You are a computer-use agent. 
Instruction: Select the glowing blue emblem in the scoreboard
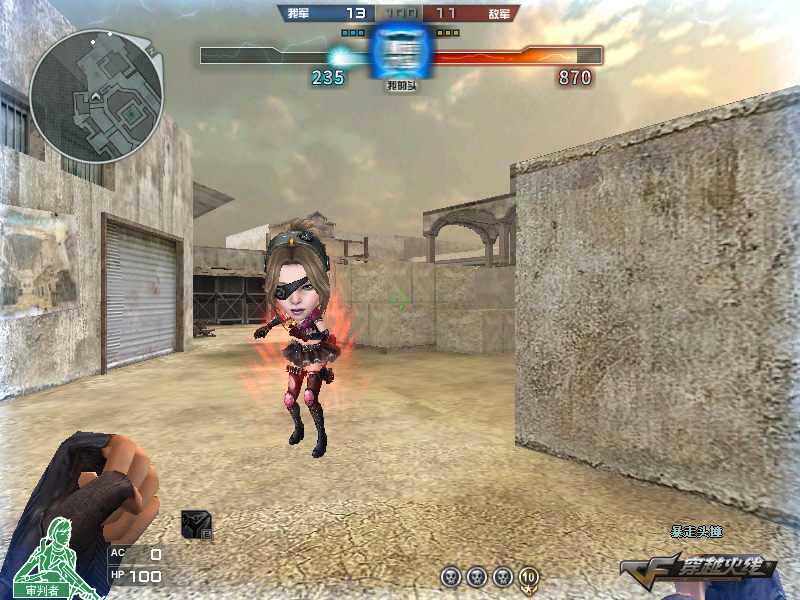tap(401, 51)
